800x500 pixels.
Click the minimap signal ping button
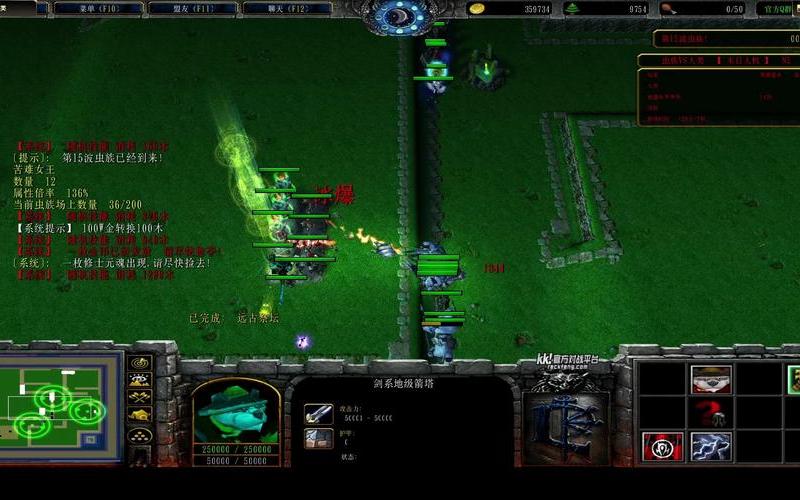pyautogui.click(x=140, y=362)
